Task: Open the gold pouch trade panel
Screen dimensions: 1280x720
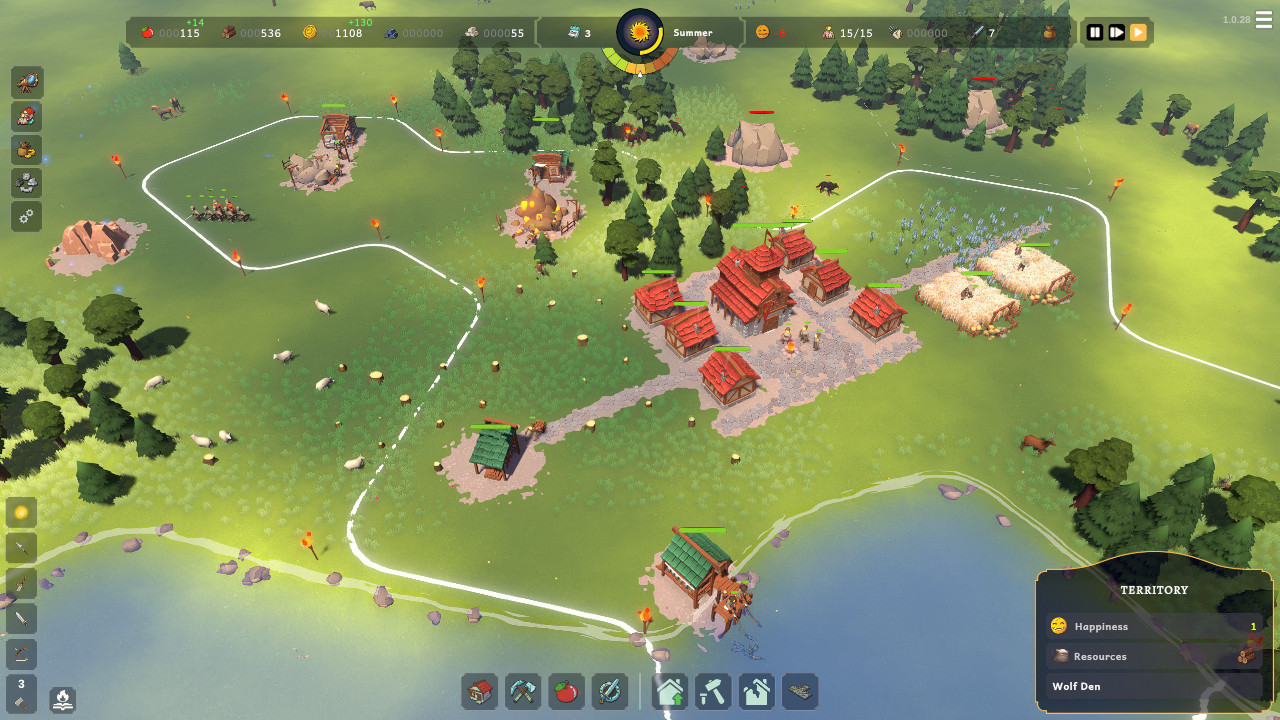Action: coord(27,150)
